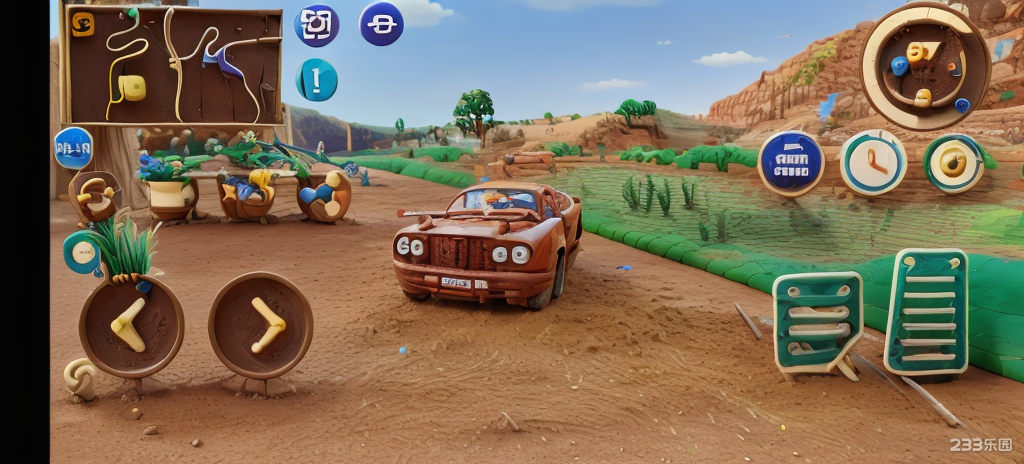
Task: Tap the green-rimmed round button with yellow center
Action: coord(953,163)
